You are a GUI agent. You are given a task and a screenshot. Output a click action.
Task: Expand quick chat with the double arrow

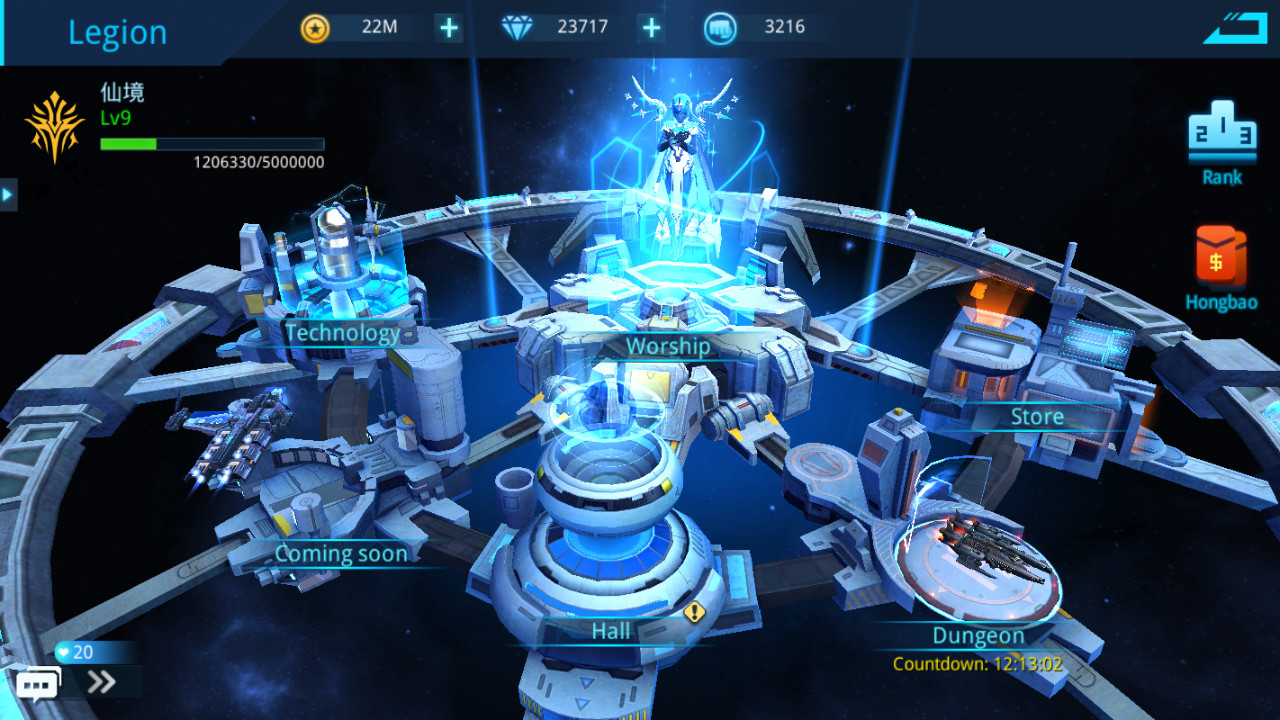click(98, 684)
